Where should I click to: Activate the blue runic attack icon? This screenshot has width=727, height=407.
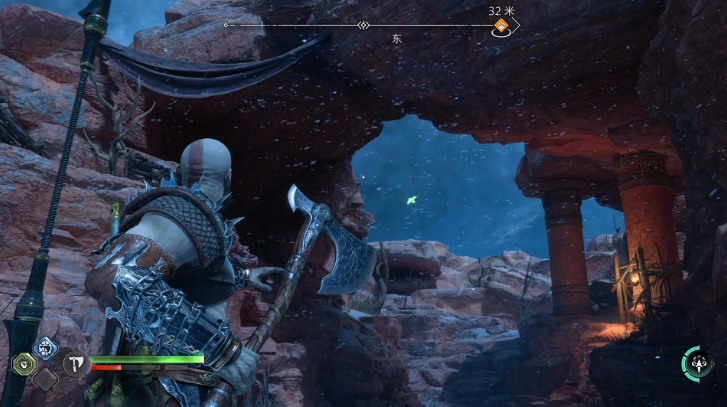pyautogui.click(x=45, y=347)
